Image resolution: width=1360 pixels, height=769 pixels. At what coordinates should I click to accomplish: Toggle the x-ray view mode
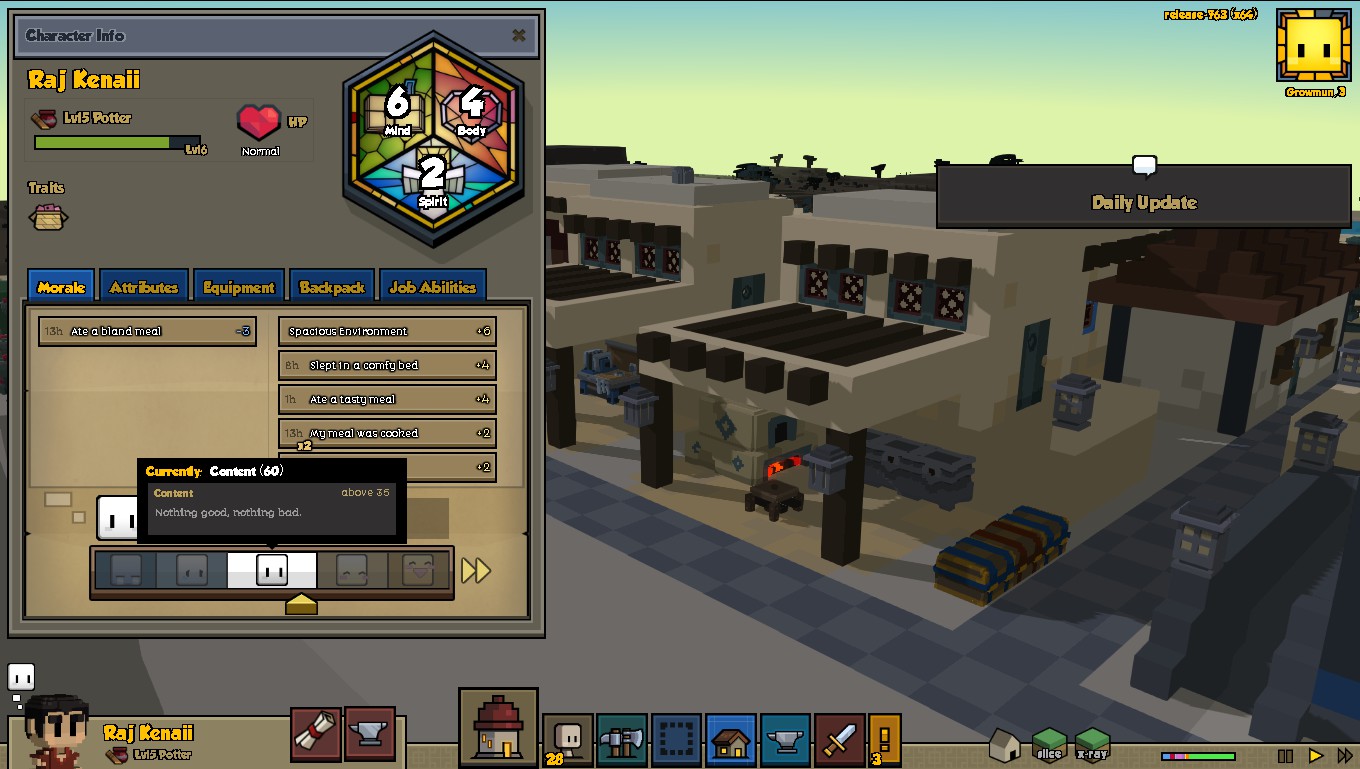(1092, 744)
